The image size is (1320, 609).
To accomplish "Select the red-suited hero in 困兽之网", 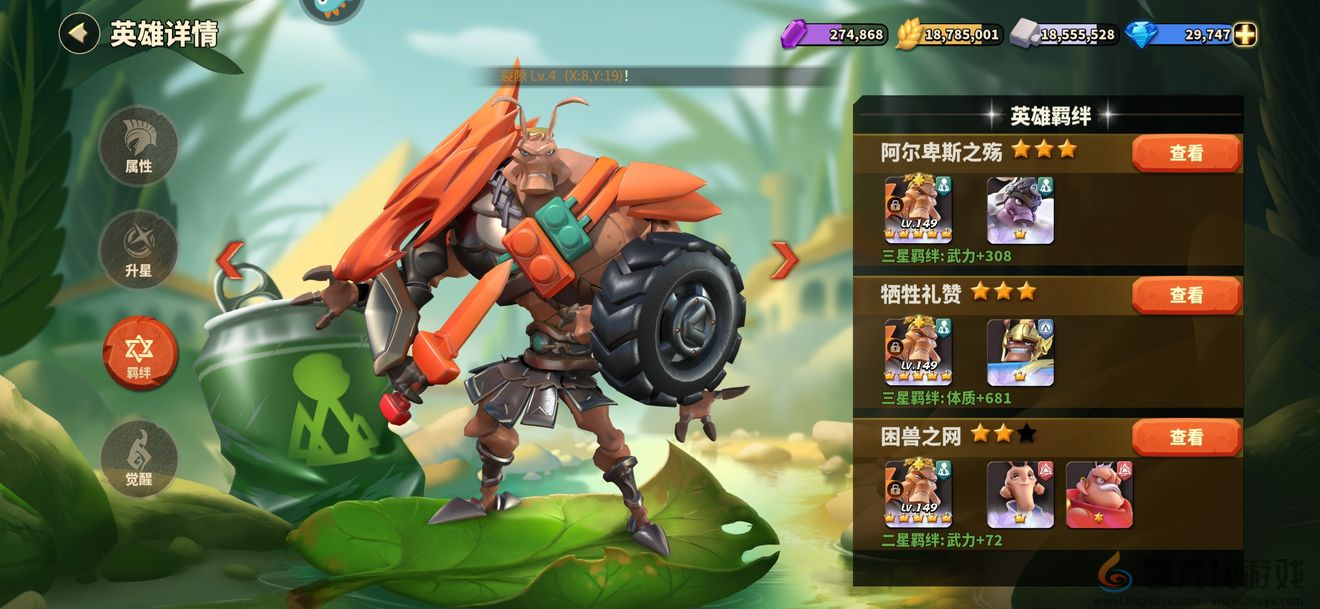I will point(1099,494).
